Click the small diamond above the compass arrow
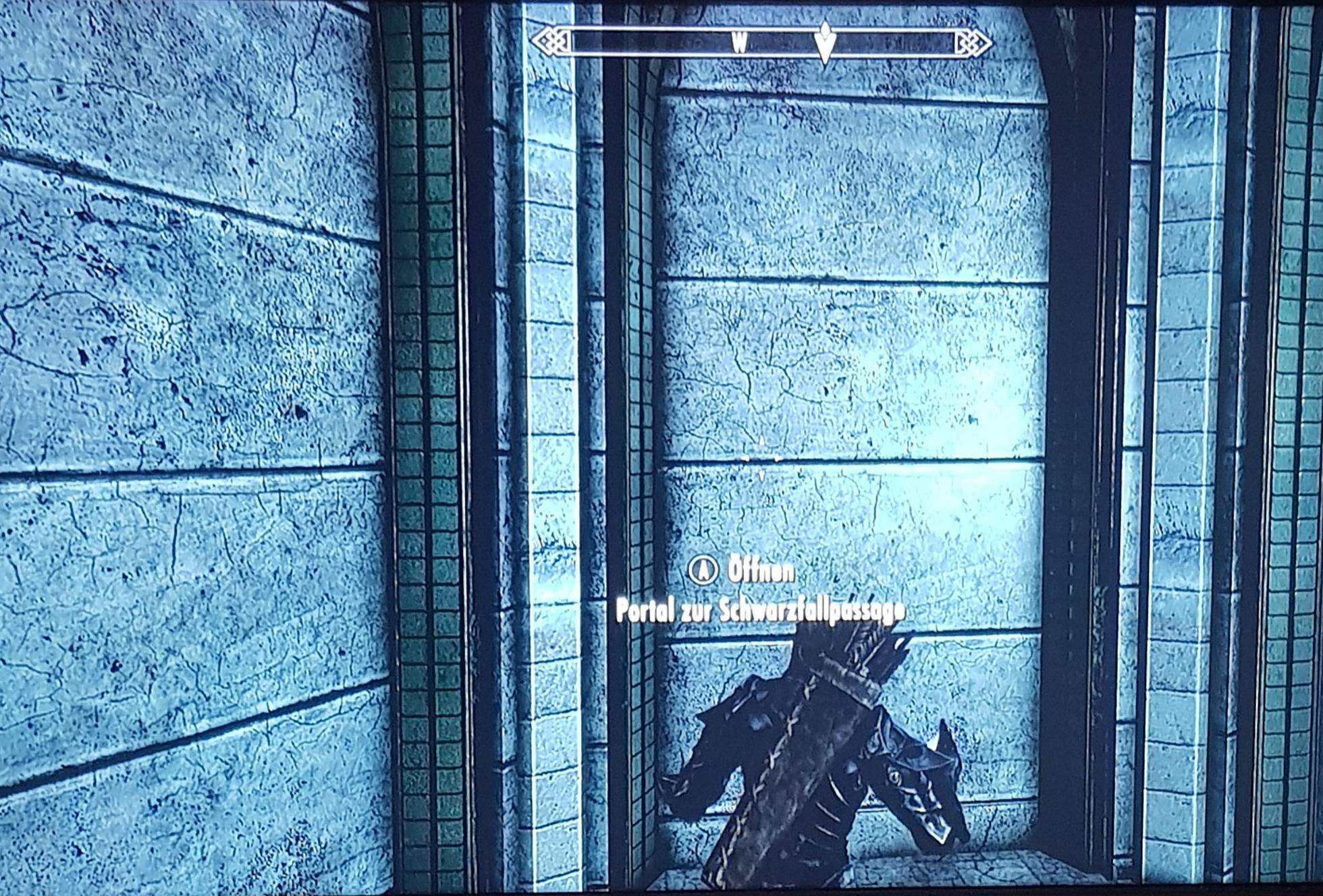1323x896 pixels. 825,27
